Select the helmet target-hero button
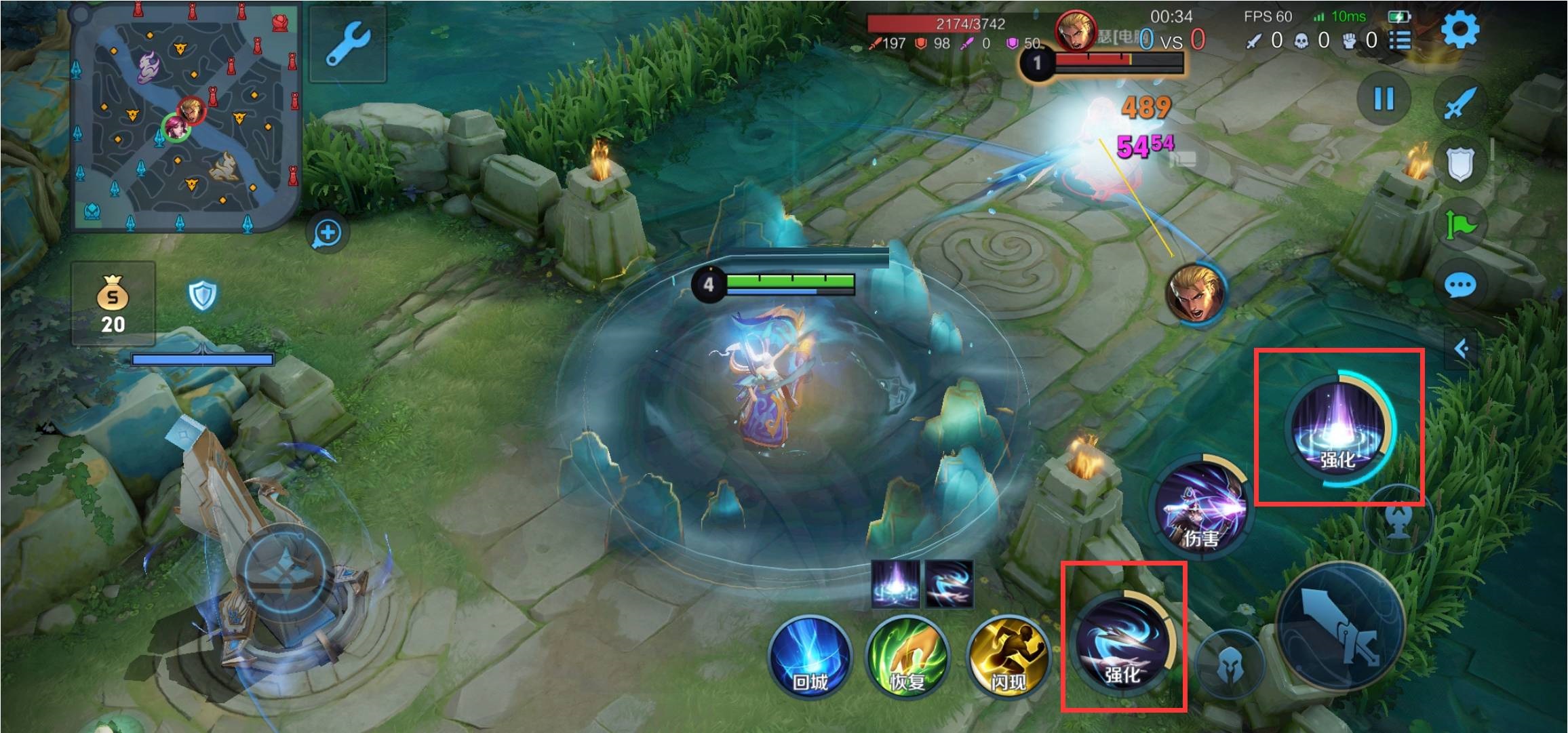This screenshot has height=733, width=1568. (x=1229, y=666)
